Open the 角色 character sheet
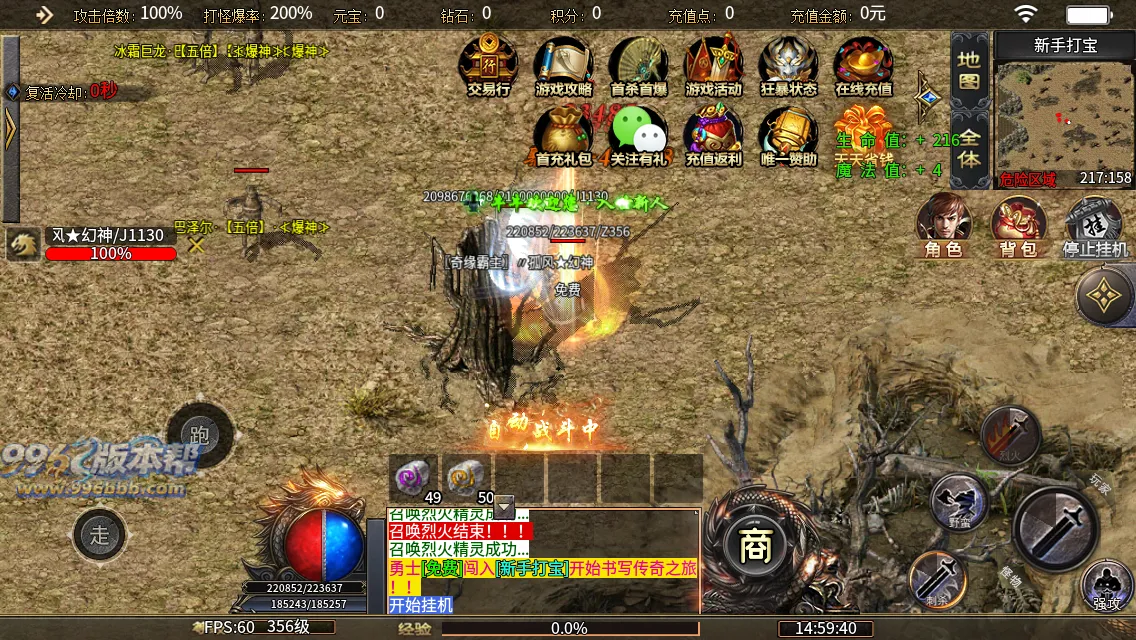 tap(944, 225)
